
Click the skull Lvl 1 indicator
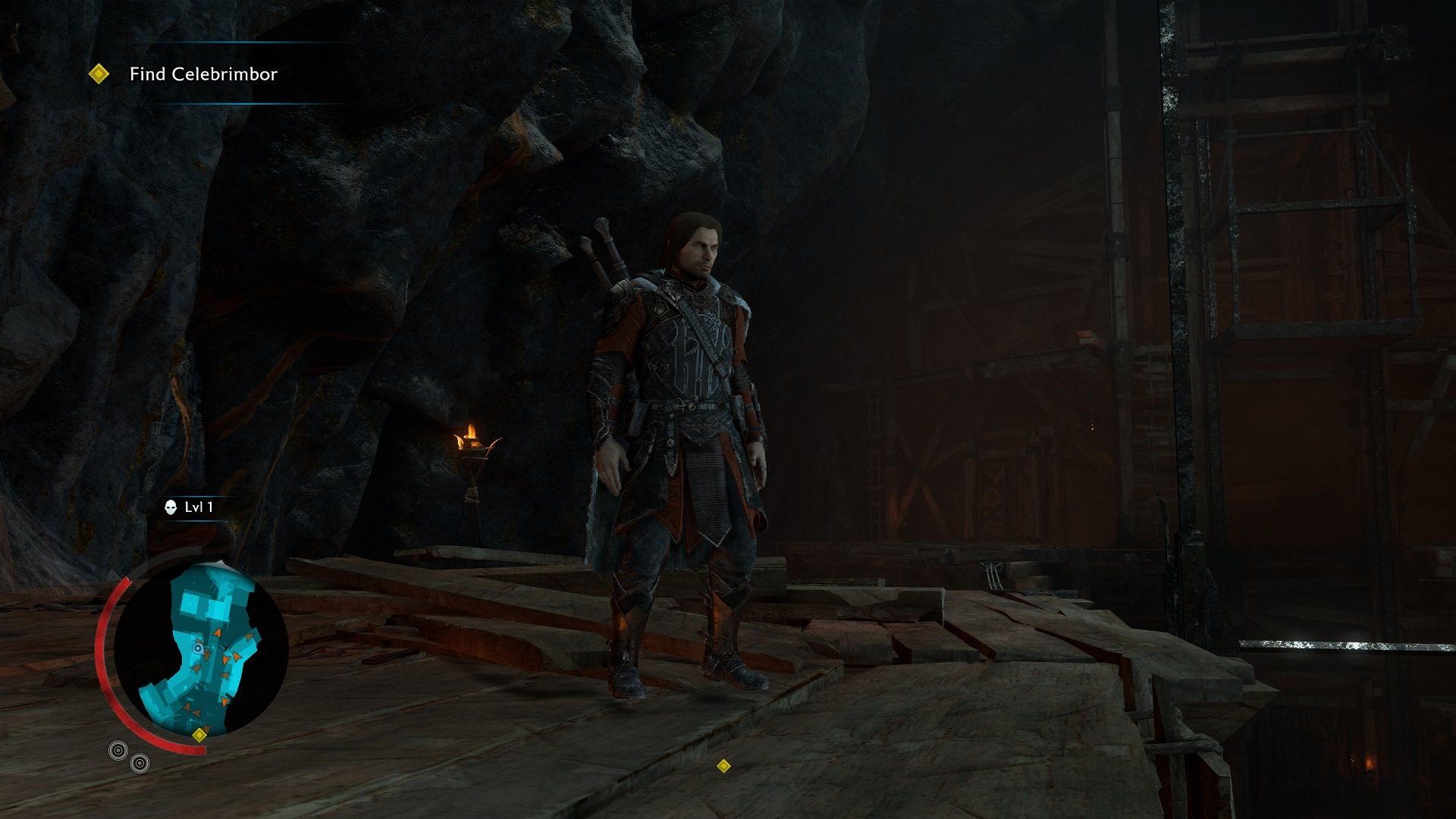[x=190, y=507]
